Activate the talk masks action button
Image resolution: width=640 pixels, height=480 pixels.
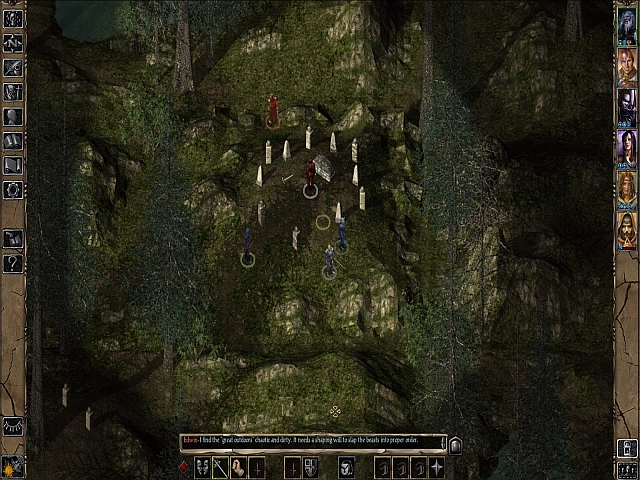pos(202,467)
